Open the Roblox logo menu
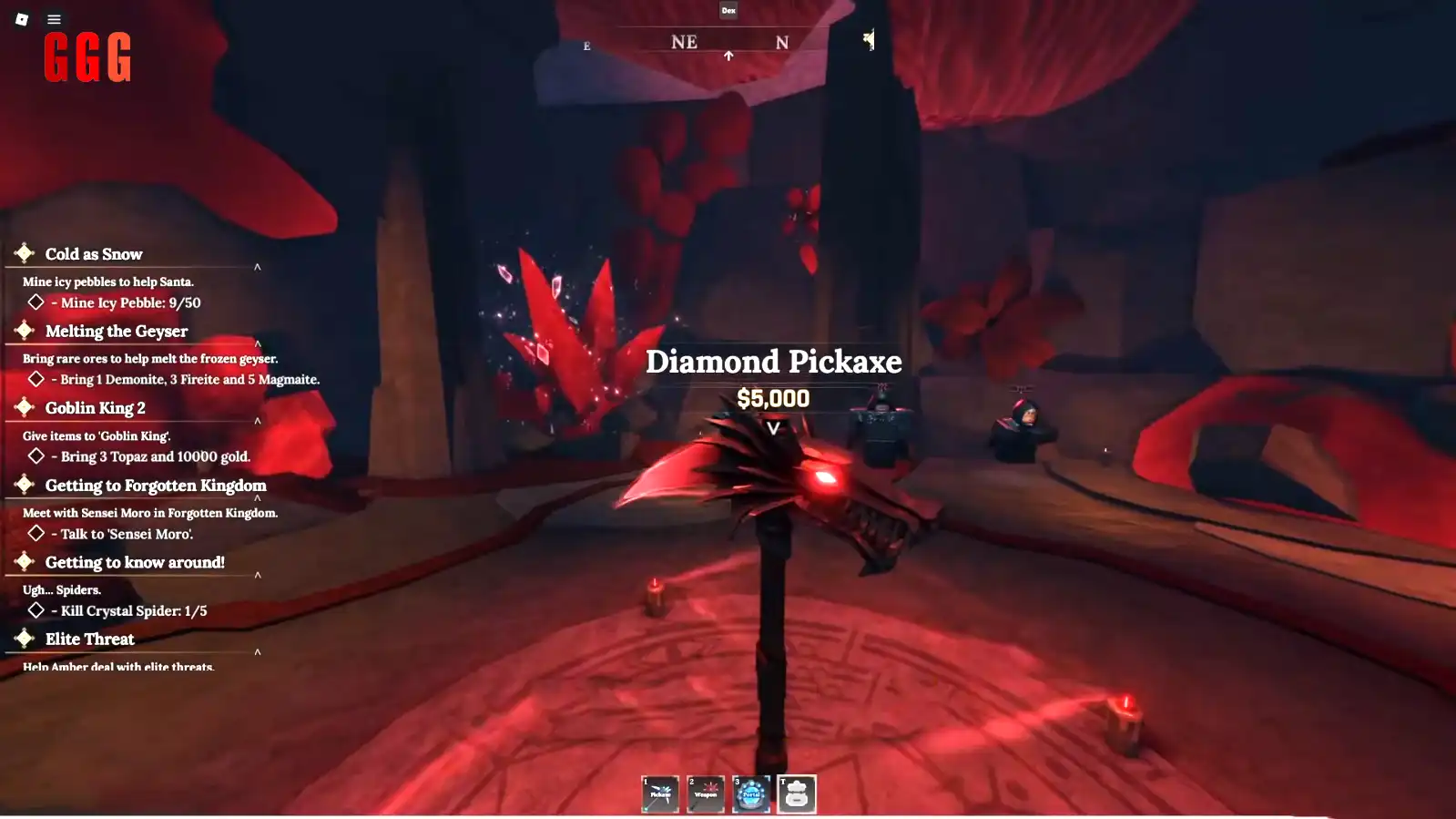The height and width of the screenshot is (819, 1456). (22, 19)
